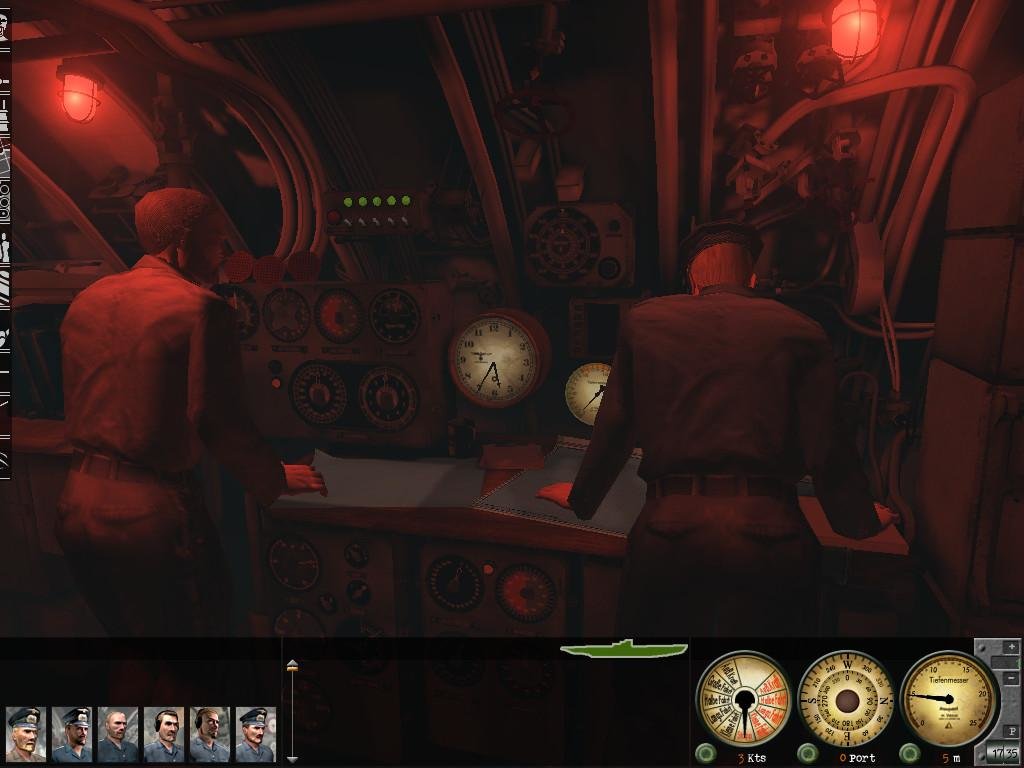Image resolution: width=1024 pixels, height=768 pixels.
Task: Toggle the green button under speed dial
Action: tap(706, 753)
